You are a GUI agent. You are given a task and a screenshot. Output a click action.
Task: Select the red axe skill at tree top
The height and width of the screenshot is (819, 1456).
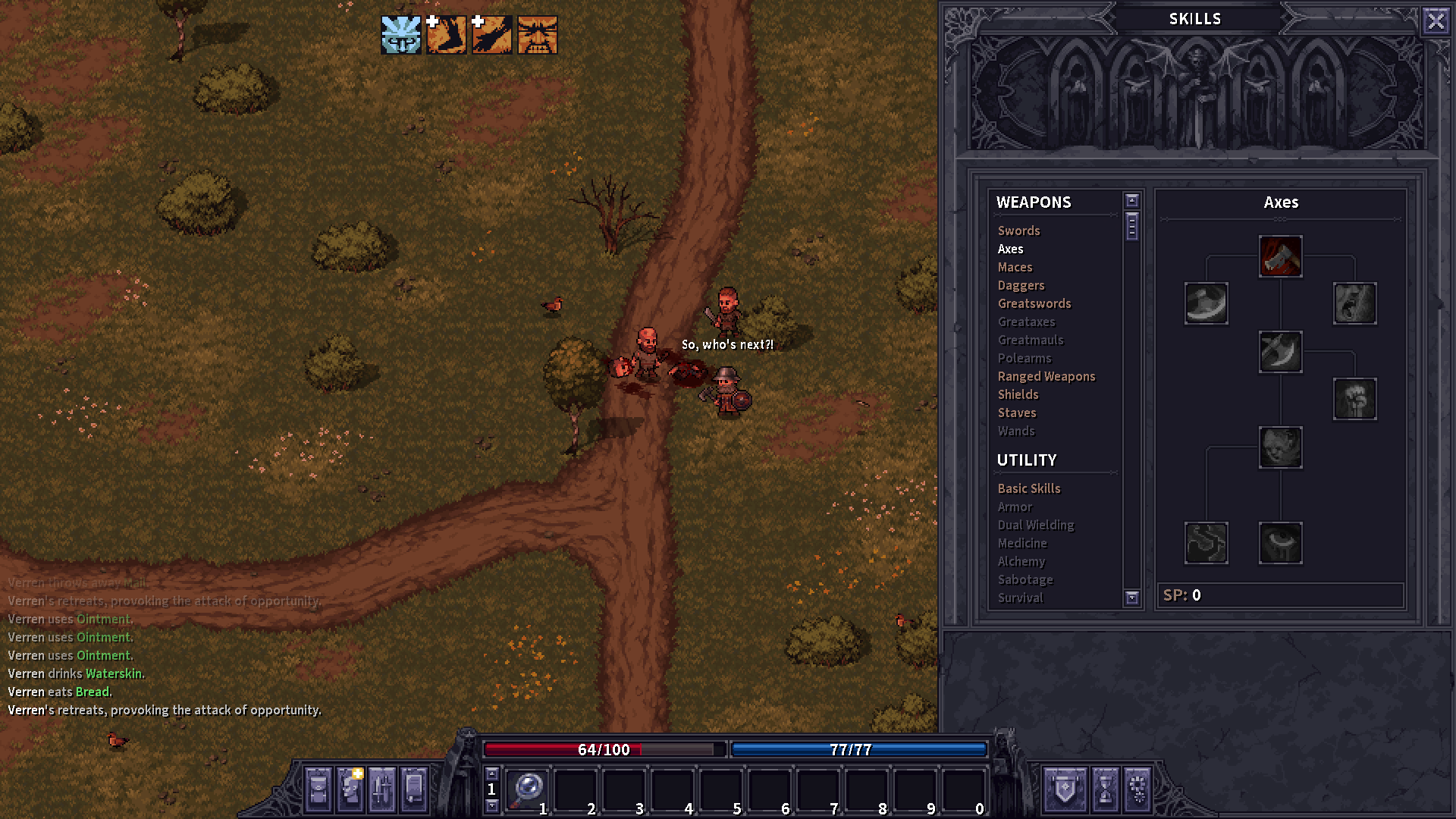(x=1280, y=258)
